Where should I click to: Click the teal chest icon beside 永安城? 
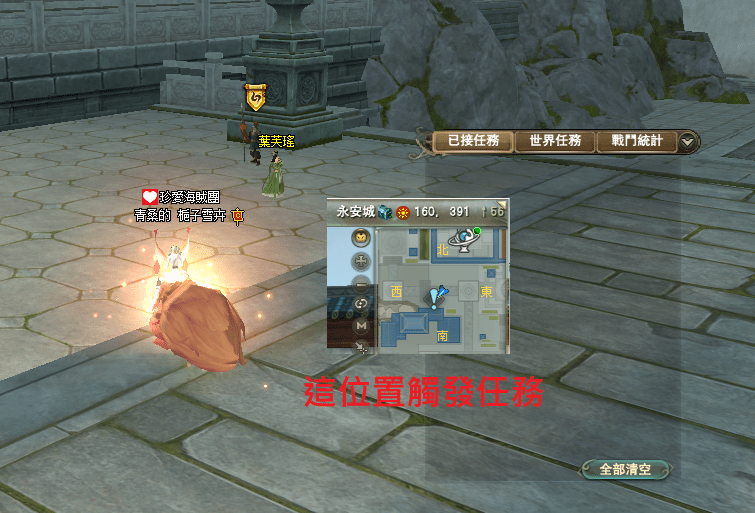(x=385, y=212)
